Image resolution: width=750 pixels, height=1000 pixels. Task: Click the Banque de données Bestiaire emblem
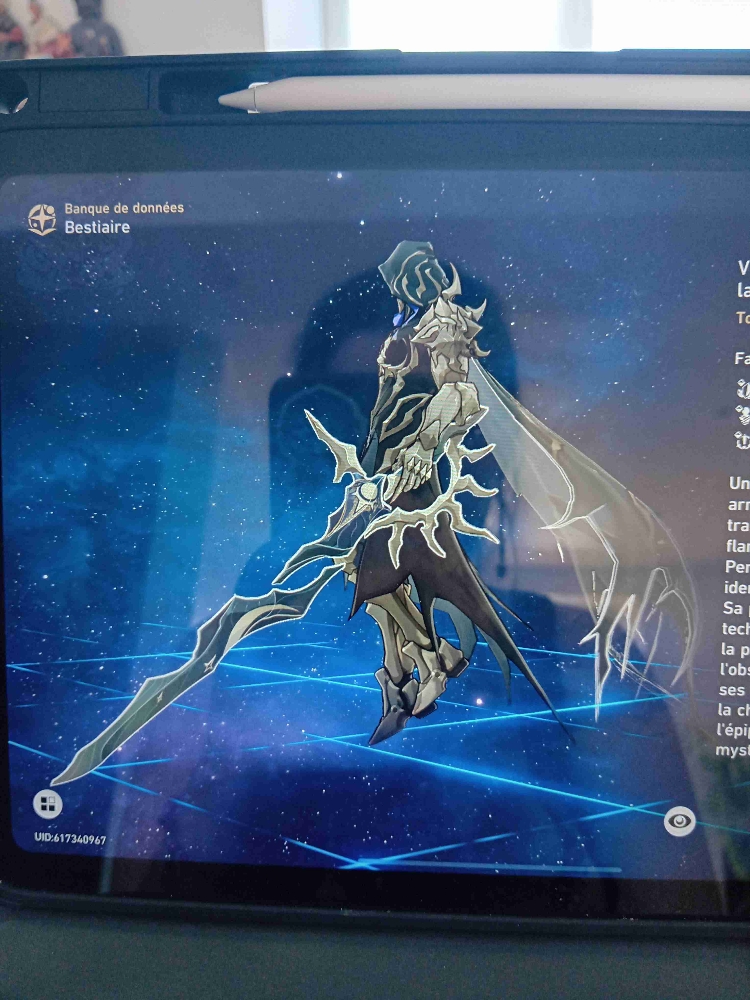[x=42, y=219]
